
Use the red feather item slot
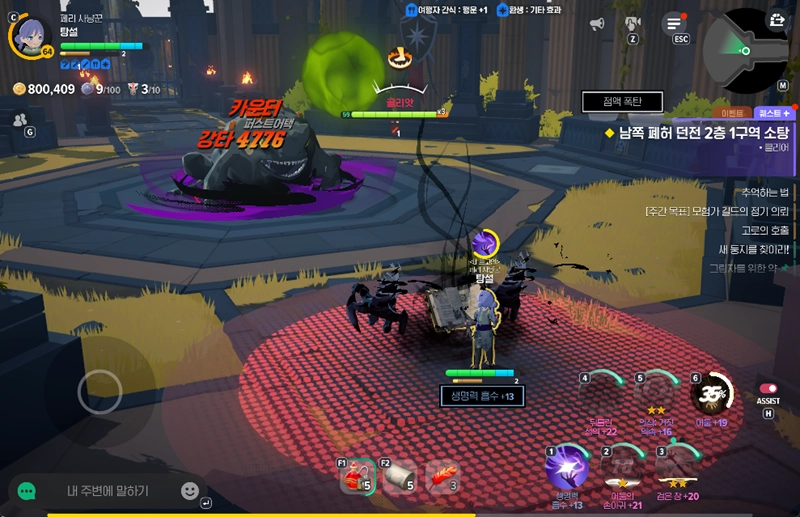(442, 478)
